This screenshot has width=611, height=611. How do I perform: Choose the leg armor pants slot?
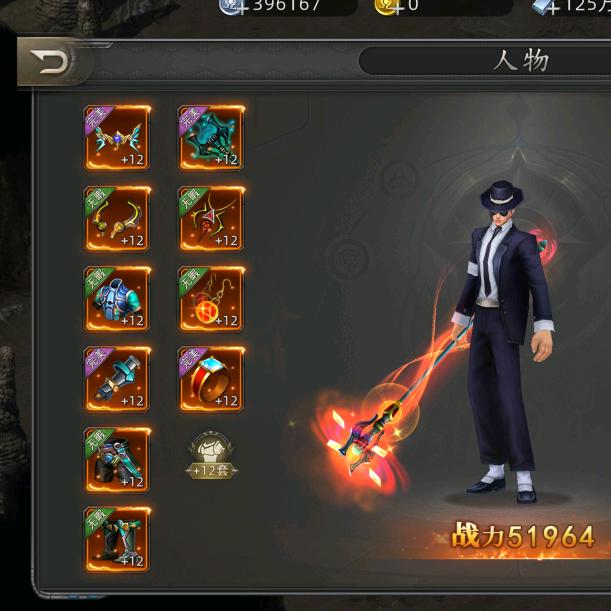pyautogui.click(x=117, y=460)
